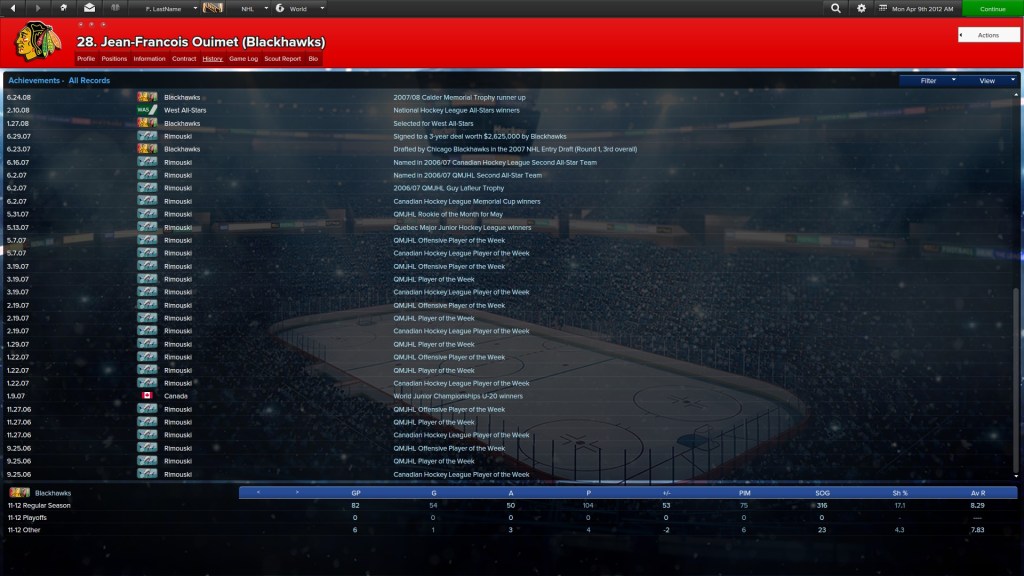This screenshot has width=1024, height=576.
Task: View the Scout Report tab
Action: tap(283, 59)
